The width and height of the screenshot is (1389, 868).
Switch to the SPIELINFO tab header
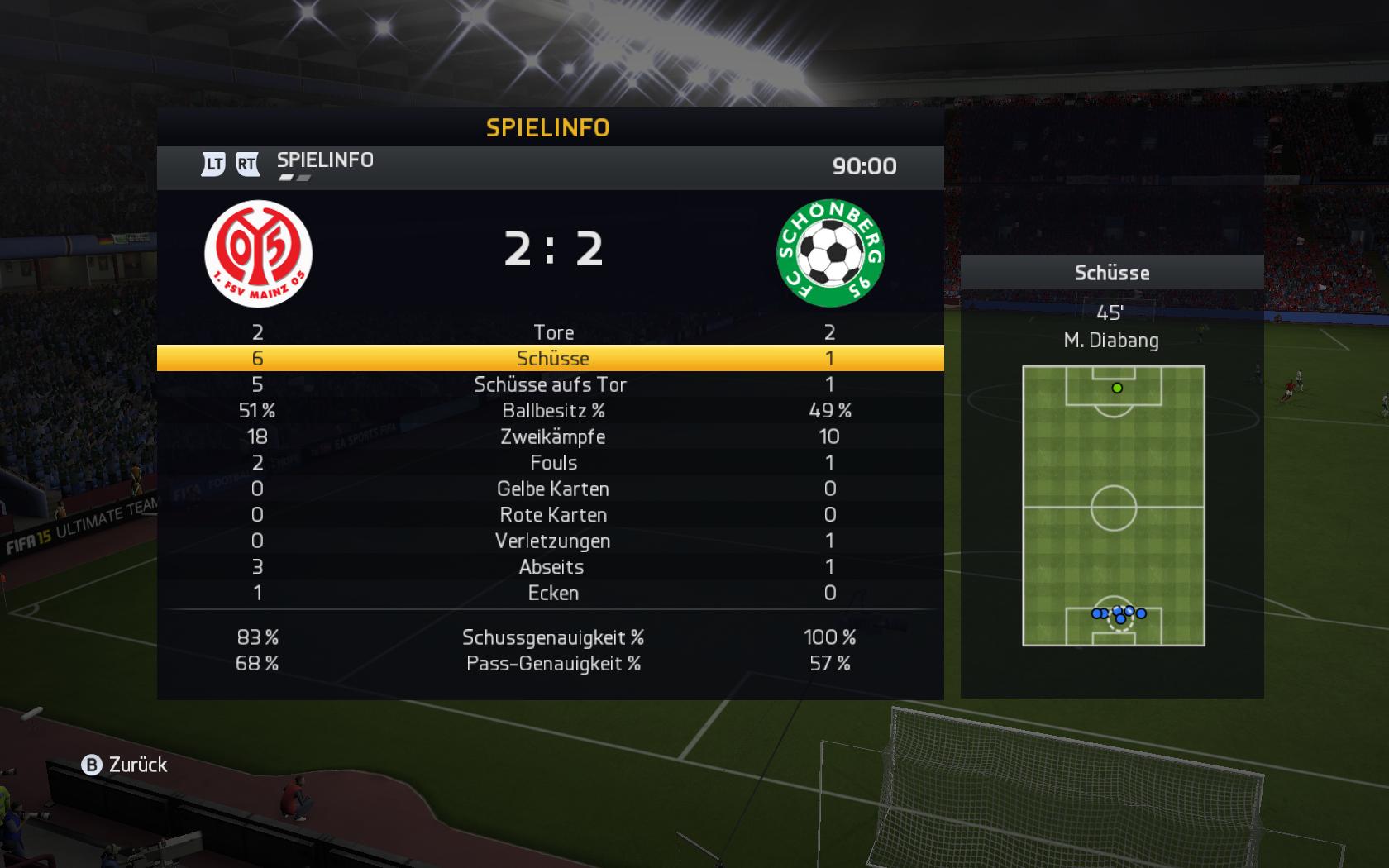pyautogui.click(x=325, y=160)
